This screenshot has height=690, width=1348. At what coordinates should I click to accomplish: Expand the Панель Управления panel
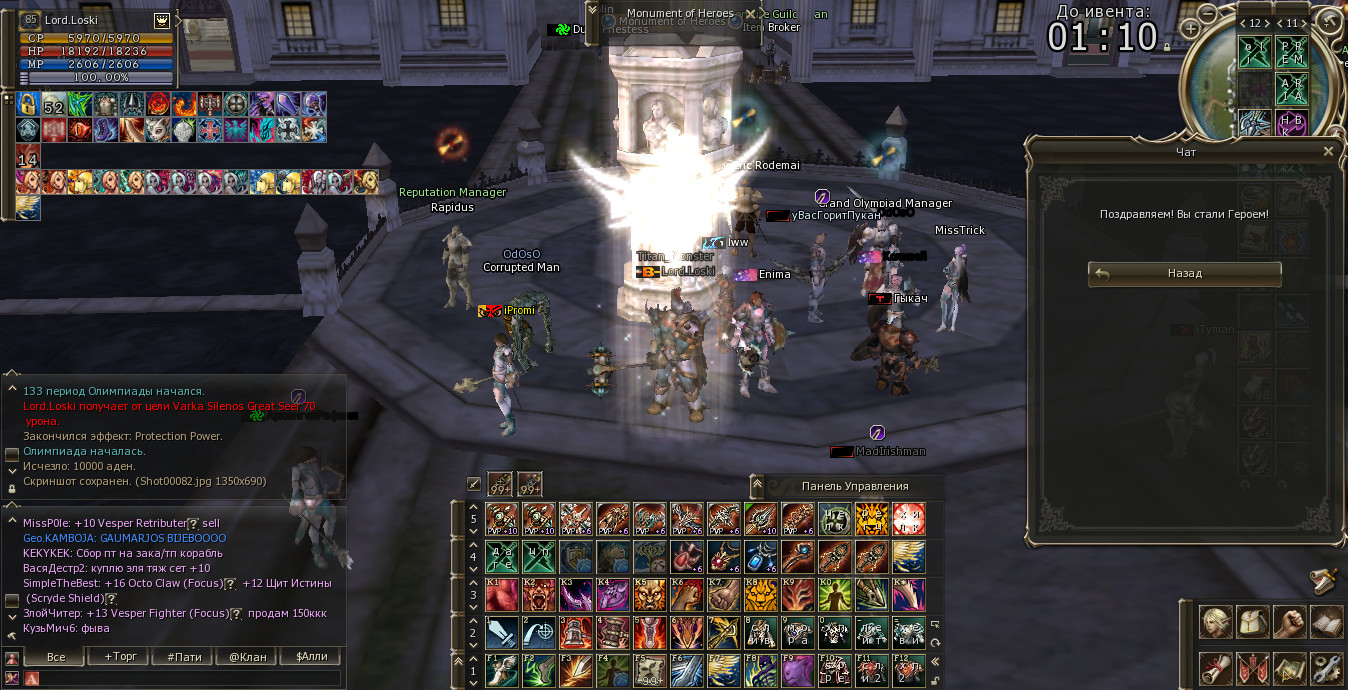click(x=757, y=486)
